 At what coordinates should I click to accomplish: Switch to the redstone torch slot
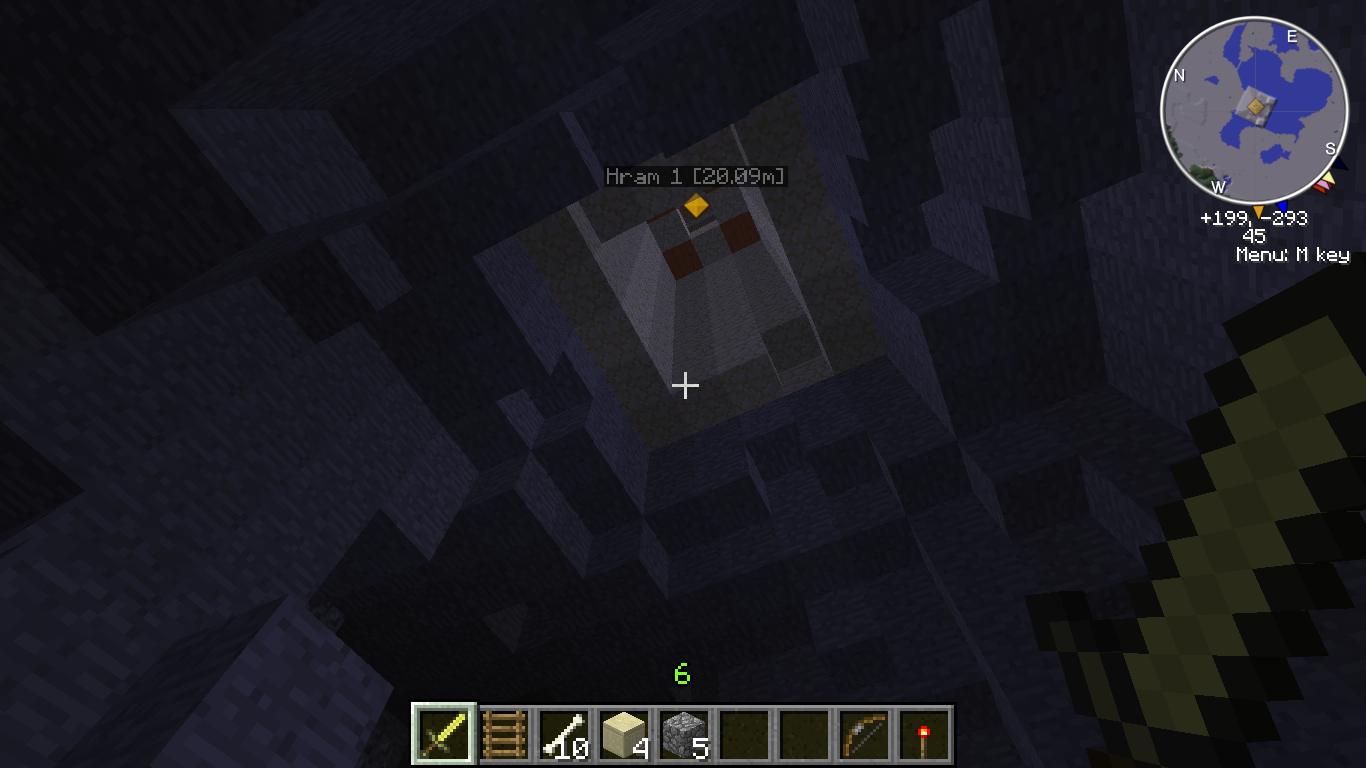[924, 736]
